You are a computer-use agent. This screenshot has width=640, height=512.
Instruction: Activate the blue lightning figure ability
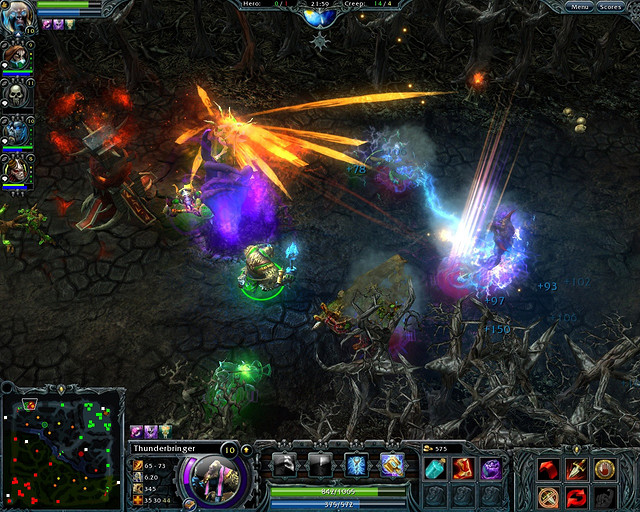coord(356,464)
